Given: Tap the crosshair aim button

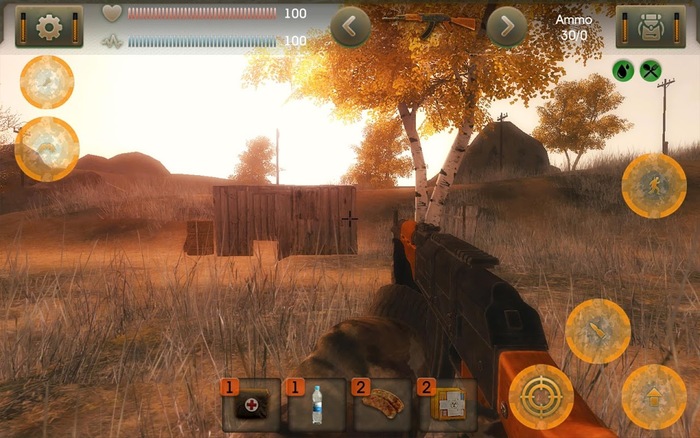Looking at the screenshot, I should coord(541,396).
